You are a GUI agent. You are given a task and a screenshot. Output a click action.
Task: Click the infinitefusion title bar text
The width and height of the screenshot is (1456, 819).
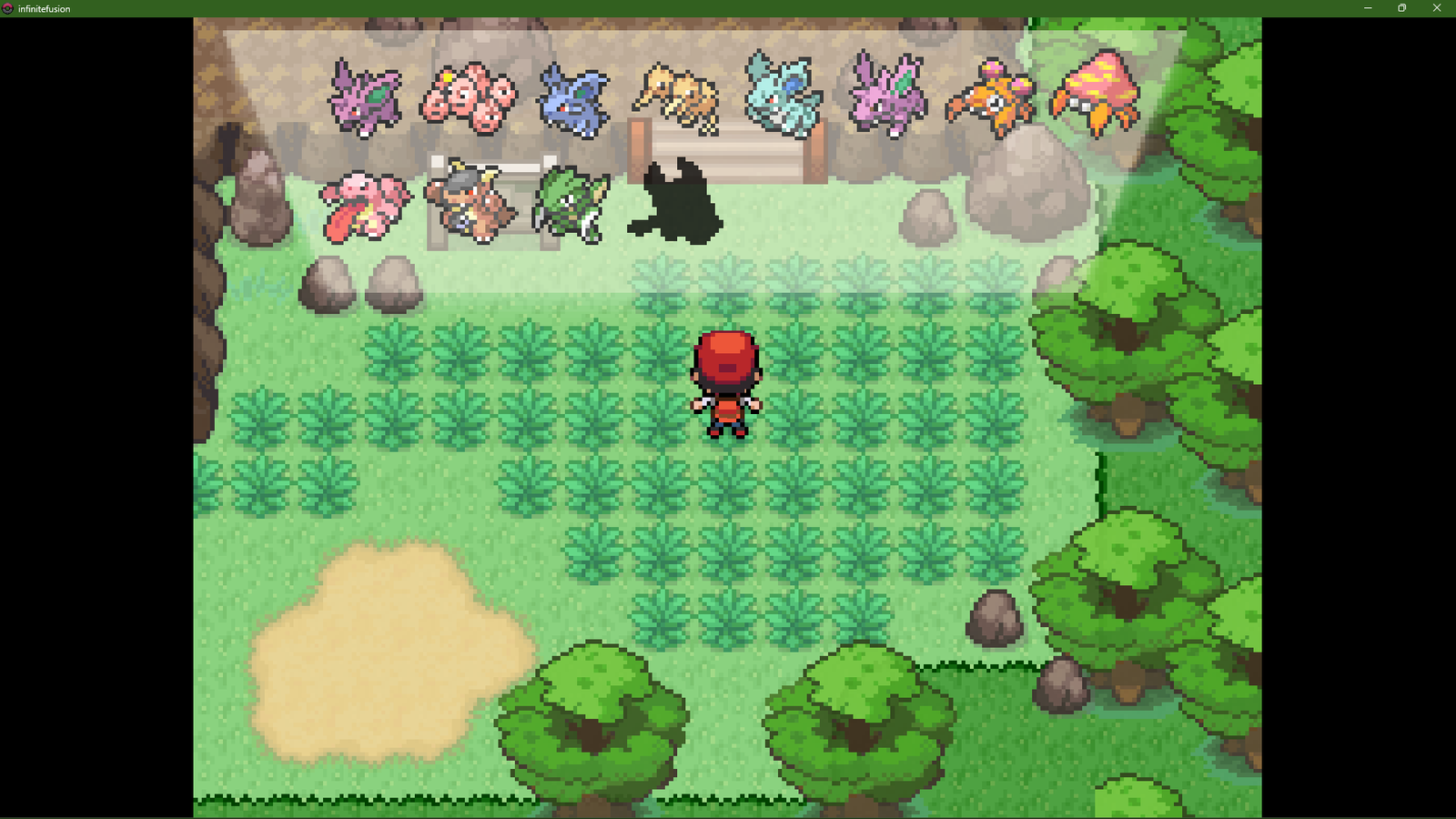coord(44,8)
